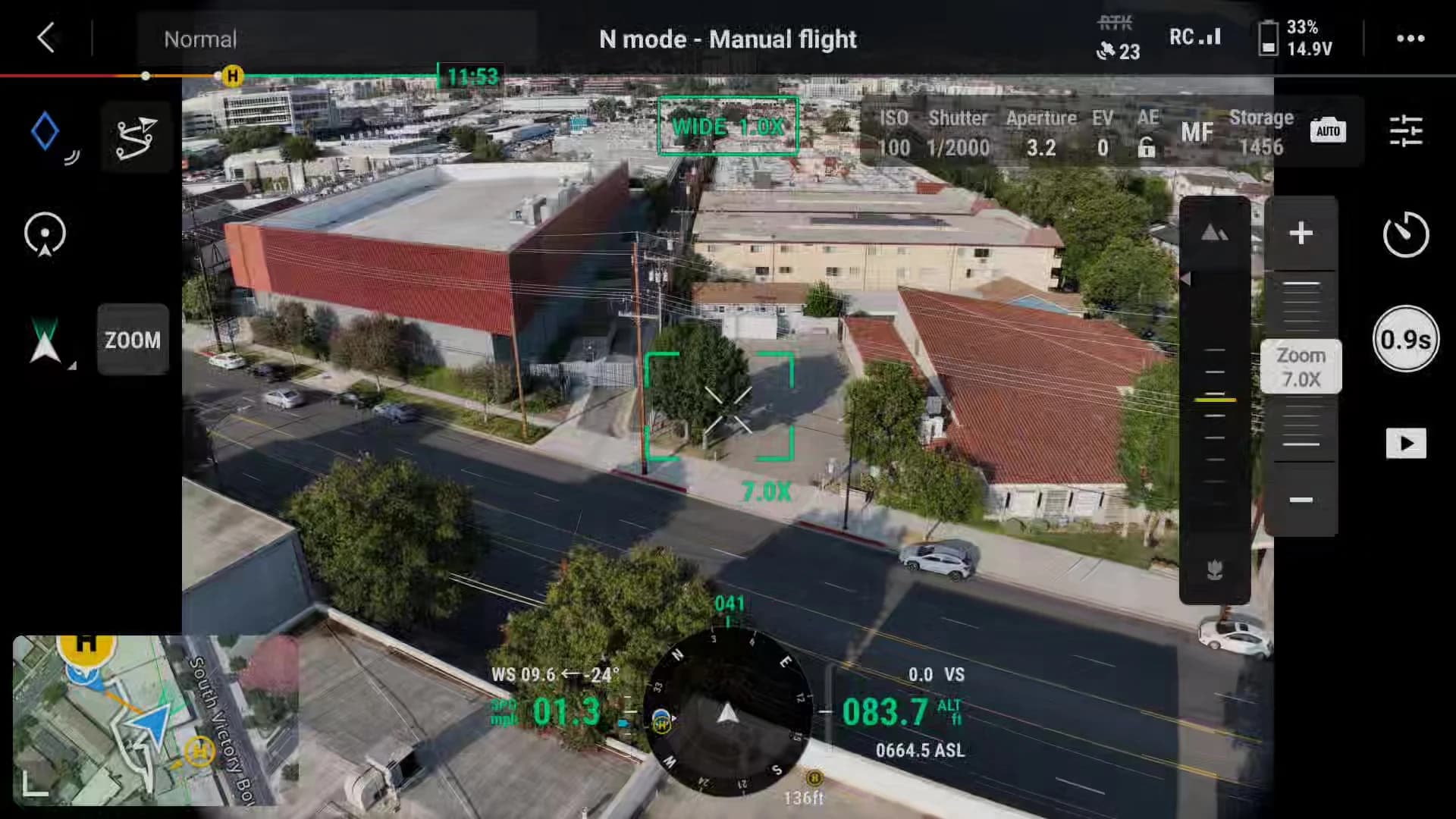Viewport: 1456px width, 819px height.
Task: Toggle the AE lock icon
Action: (1147, 146)
